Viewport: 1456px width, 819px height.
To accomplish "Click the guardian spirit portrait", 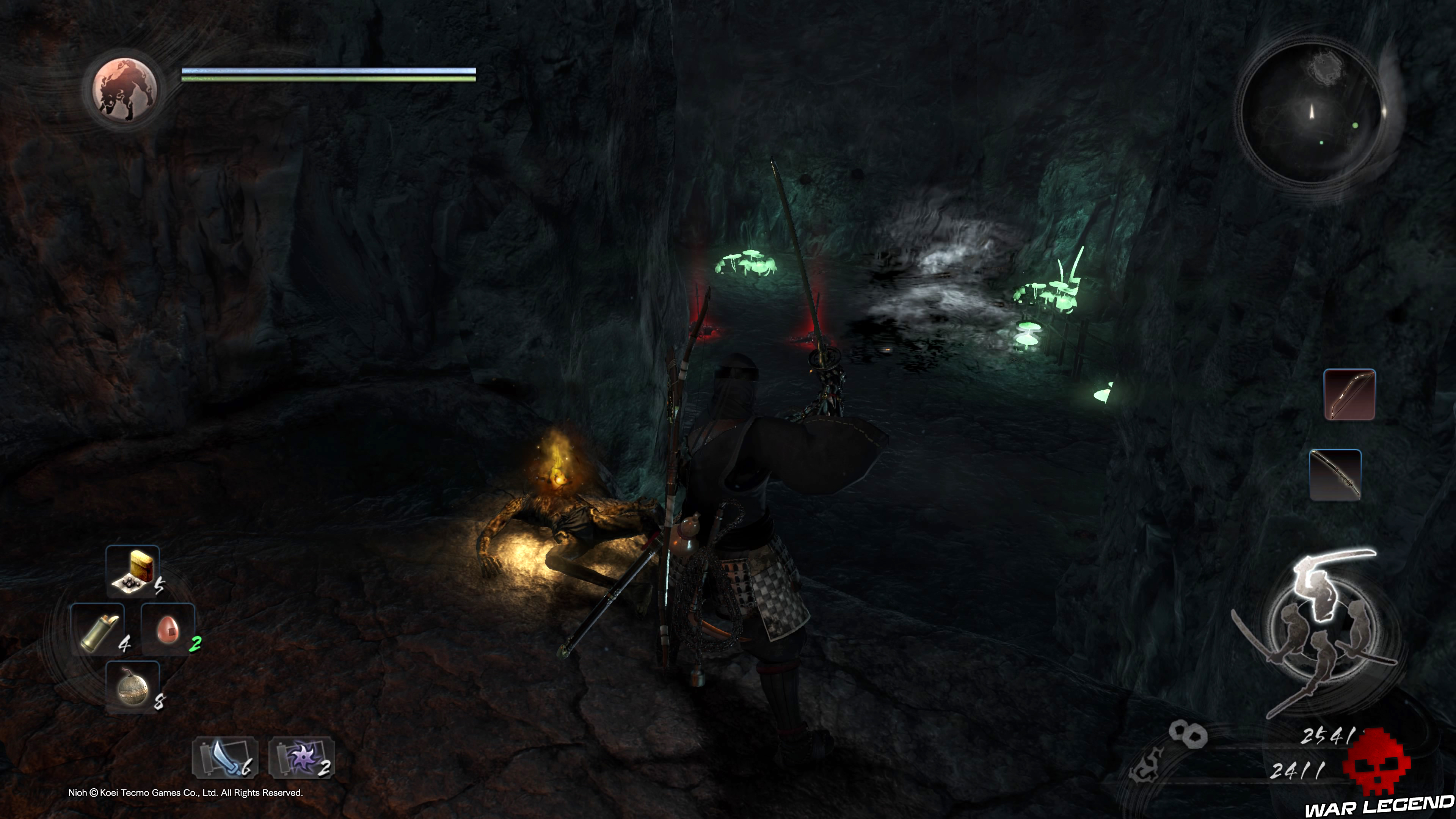I will point(124,90).
